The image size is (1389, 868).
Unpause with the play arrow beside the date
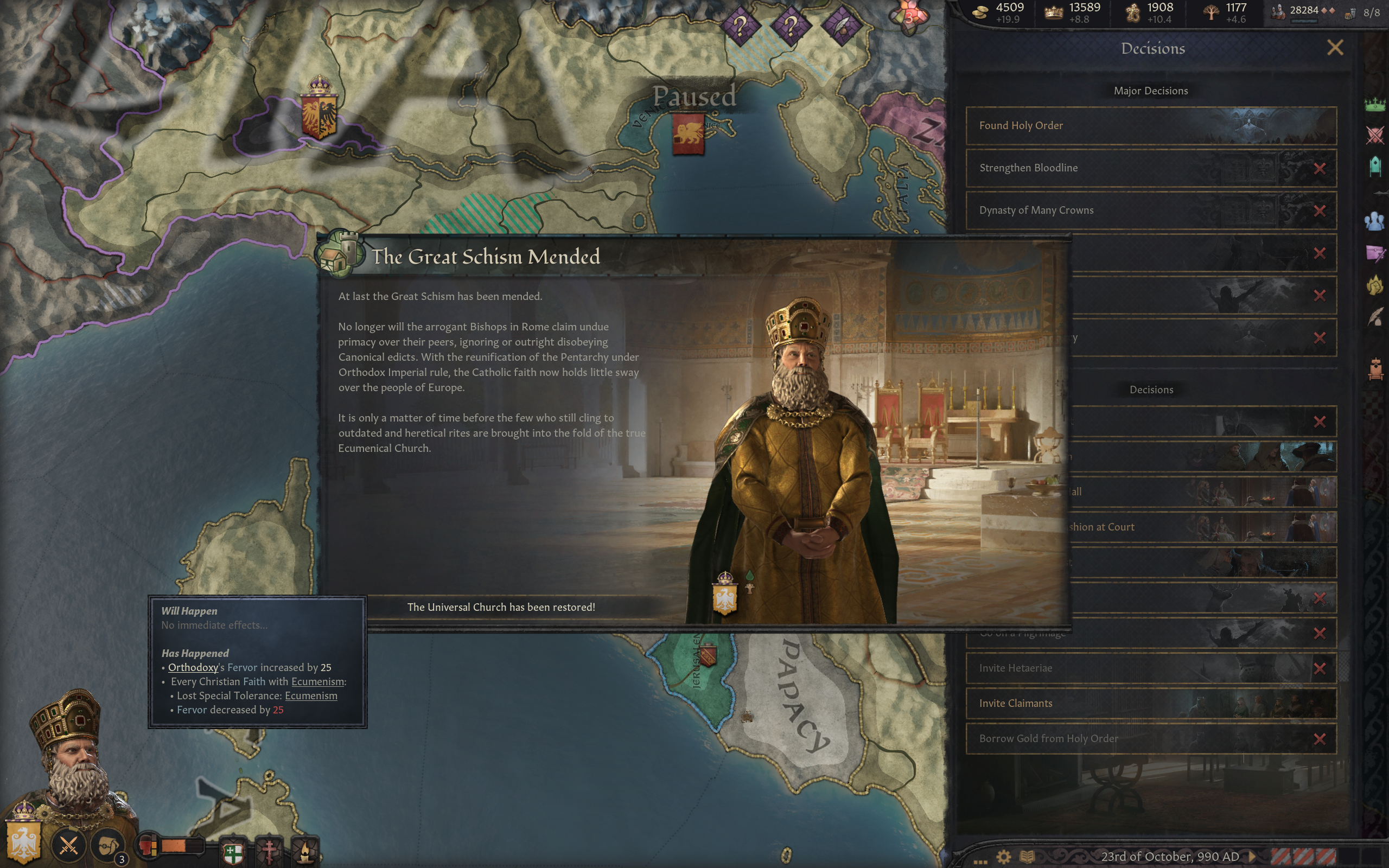(1252, 857)
